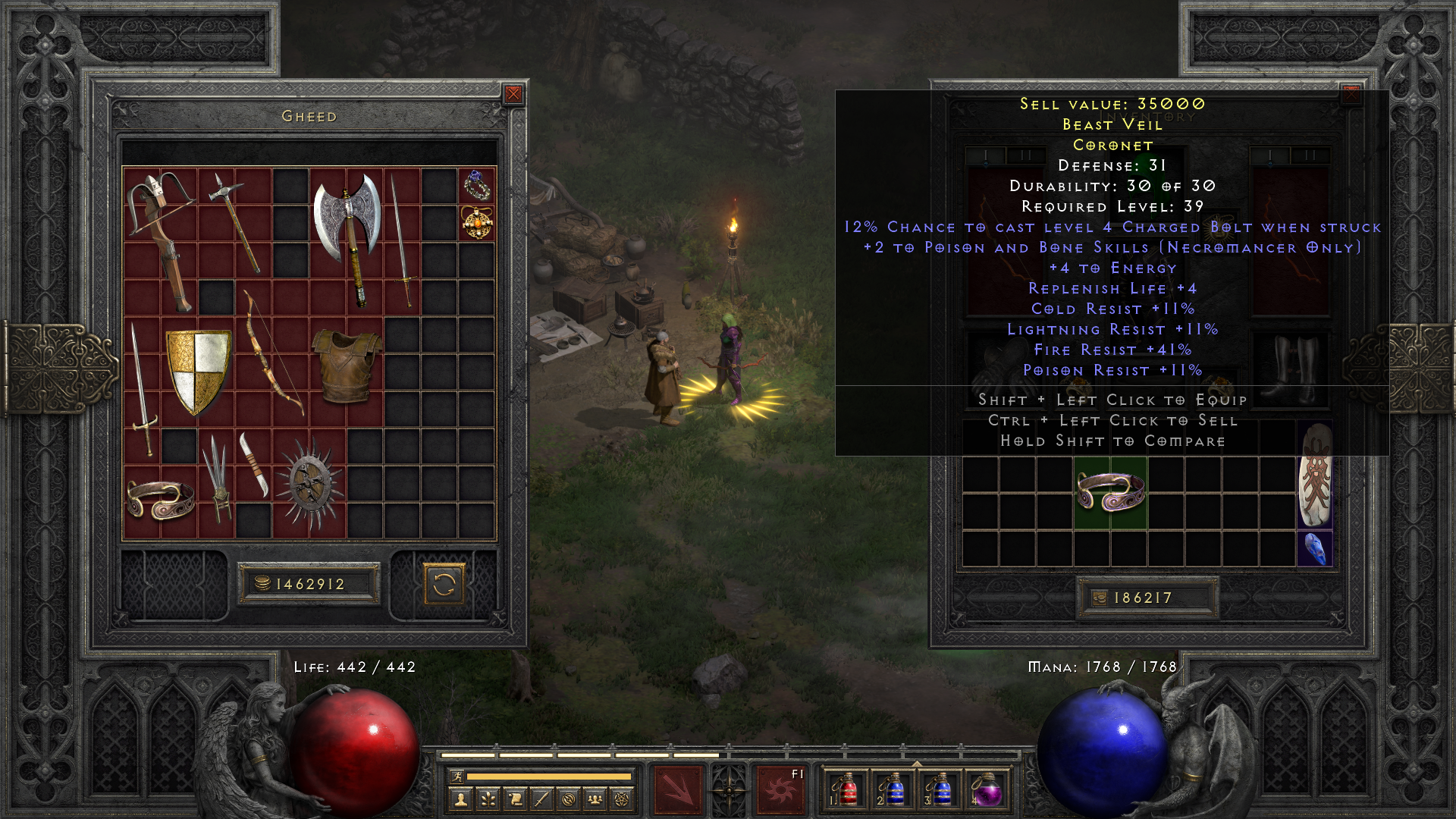This screenshot has height=819, width=1456.
Task: Select the double-bladed axe for sale
Action: [x=347, y=235]
